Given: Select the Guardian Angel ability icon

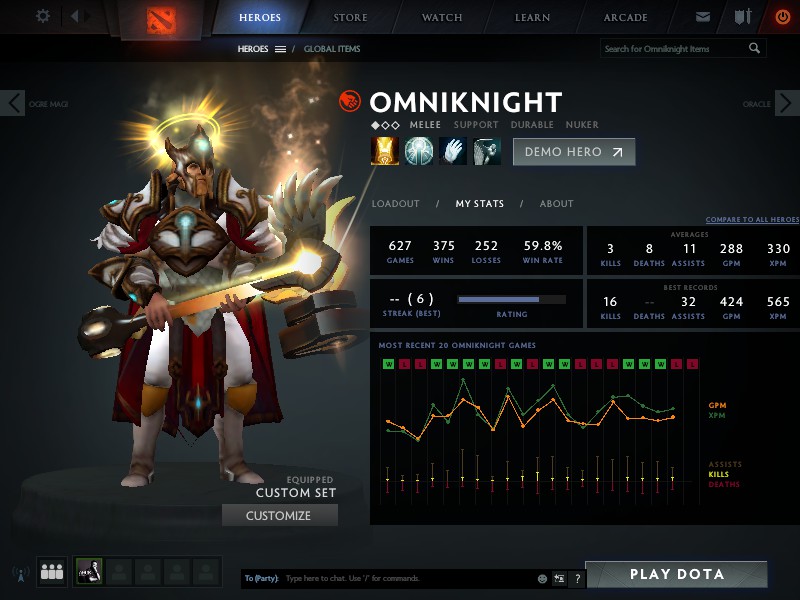Looking at the screenshot, I should pyautogui.click(x=487, y=151).
